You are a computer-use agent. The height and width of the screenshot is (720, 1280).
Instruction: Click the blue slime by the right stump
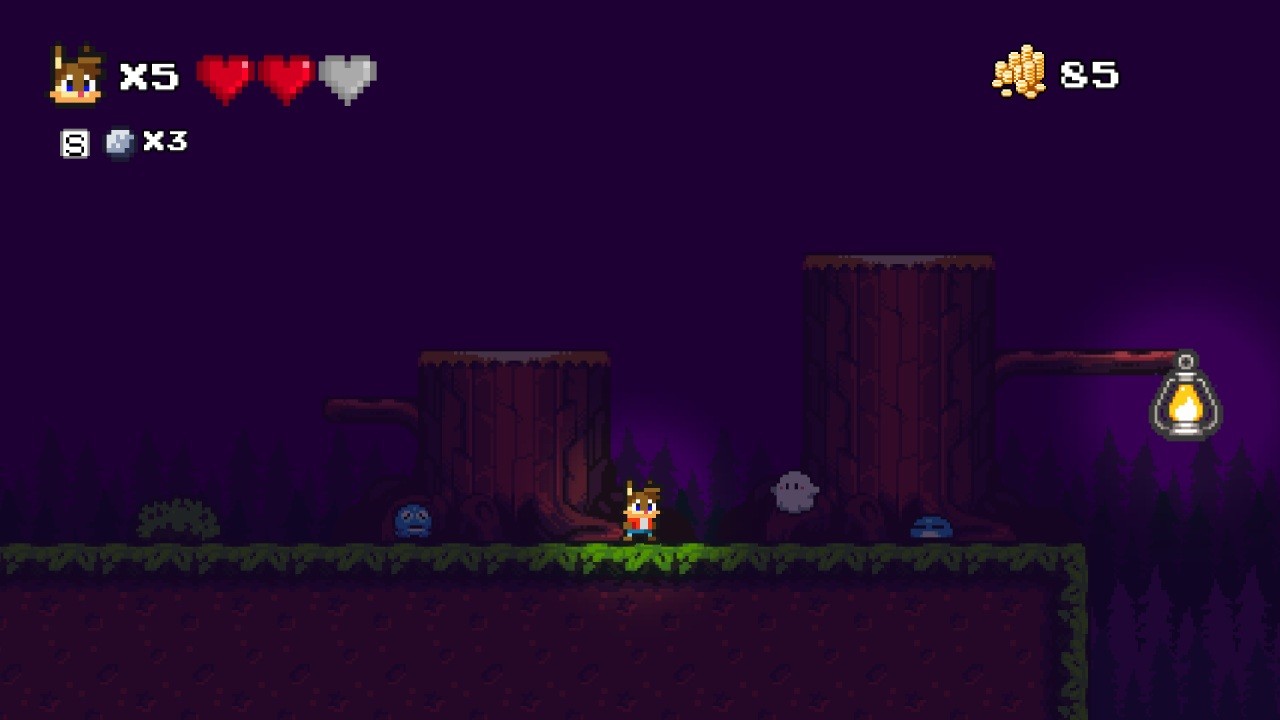[930, 527]
